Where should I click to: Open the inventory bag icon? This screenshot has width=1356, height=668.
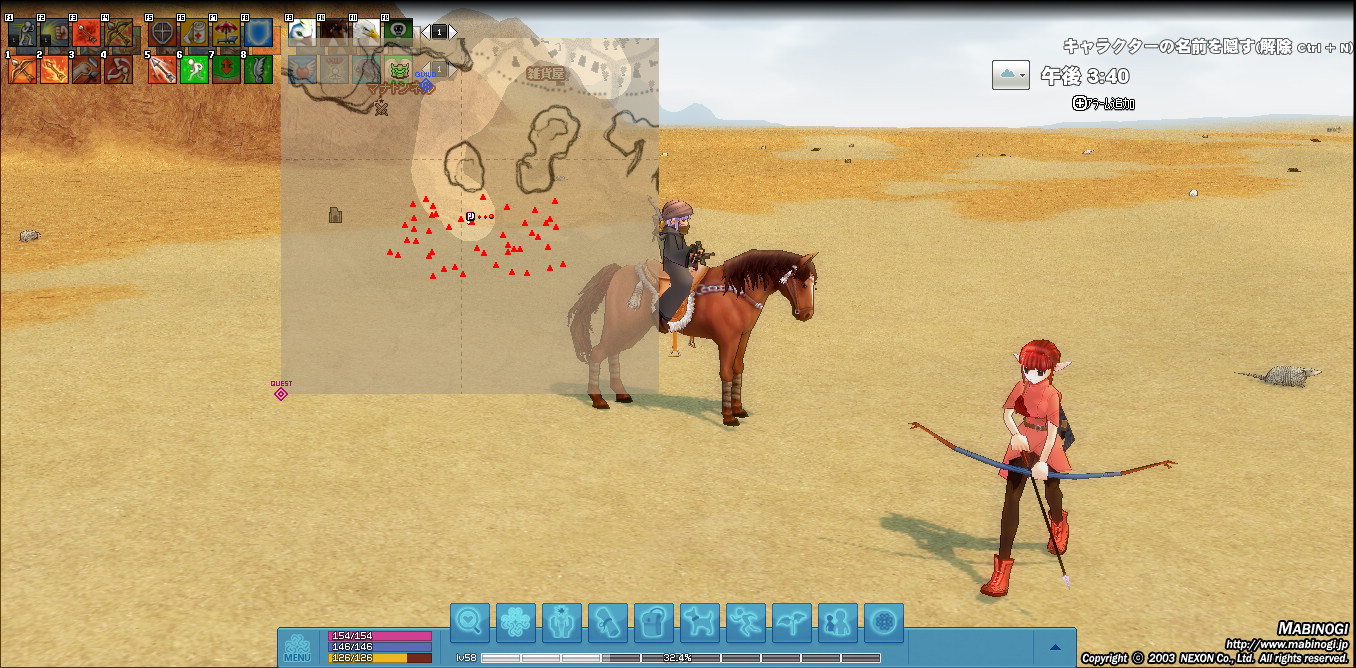pos(653,623)
